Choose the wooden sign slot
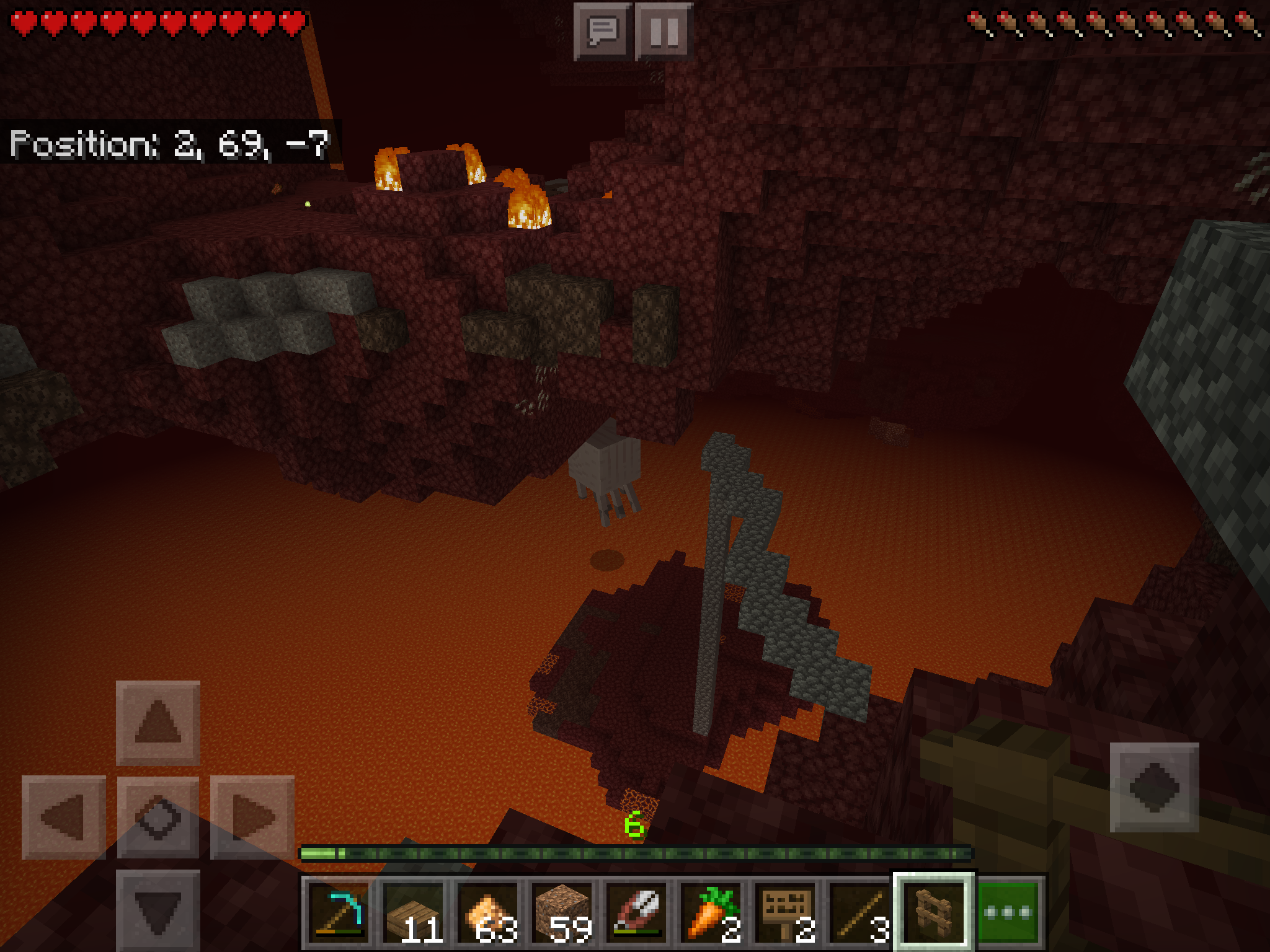Image resolution: width=1270 pixels, height=952 pixels. [x=785, y=912]
